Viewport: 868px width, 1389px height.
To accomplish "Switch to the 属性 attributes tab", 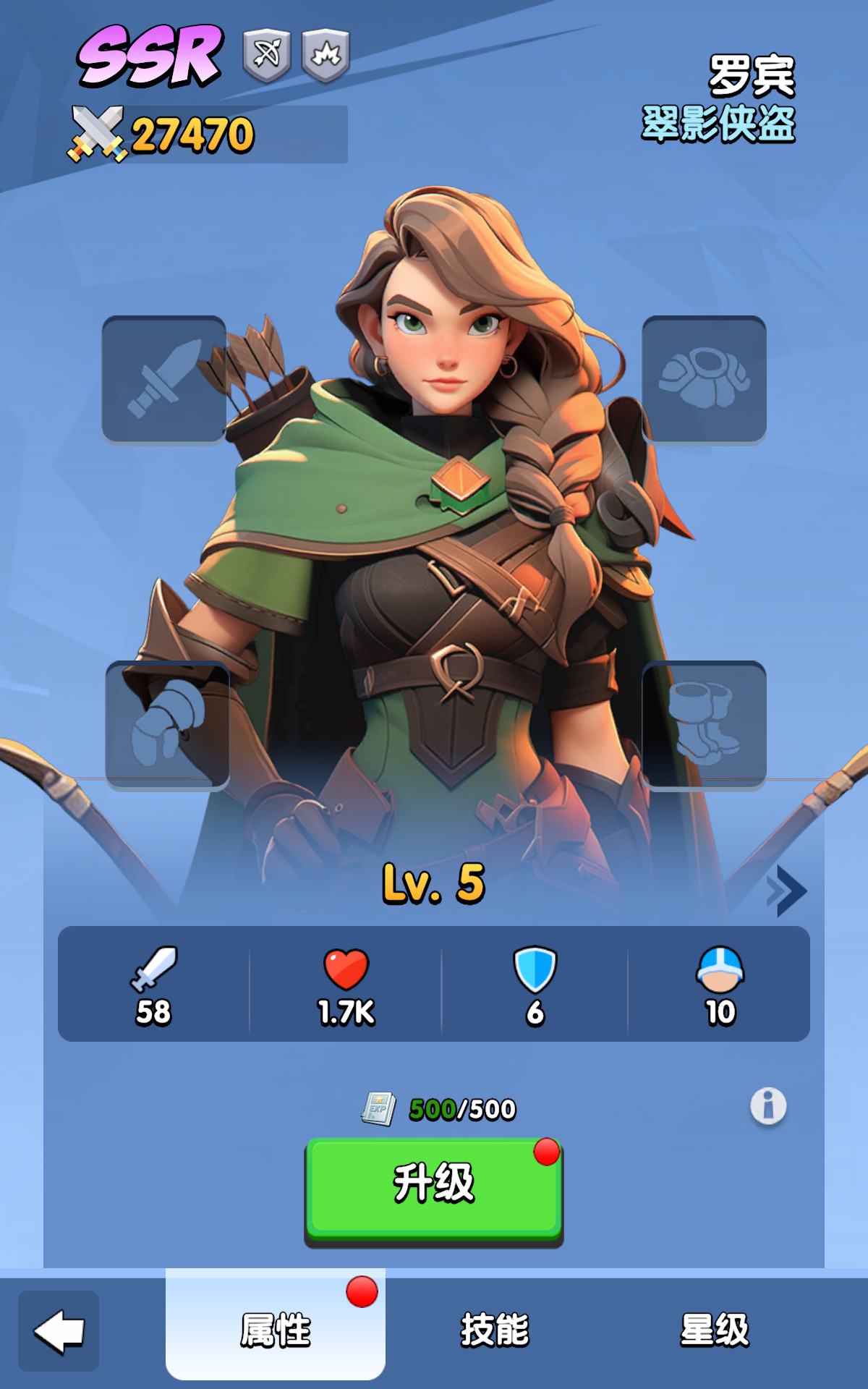I will pos(276,1330).
